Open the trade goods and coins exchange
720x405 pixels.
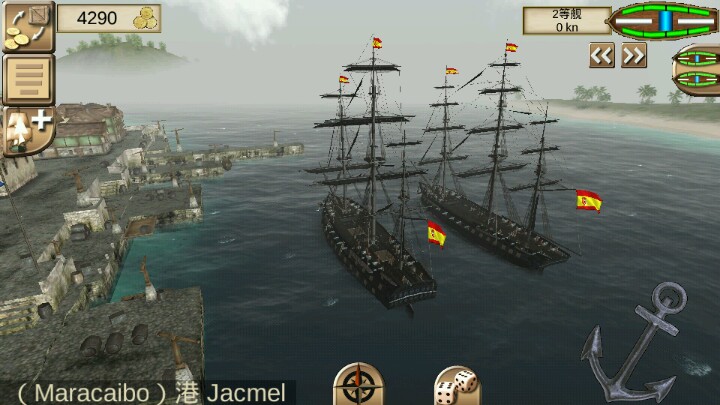pyautogui.click(x=27, y=26)
